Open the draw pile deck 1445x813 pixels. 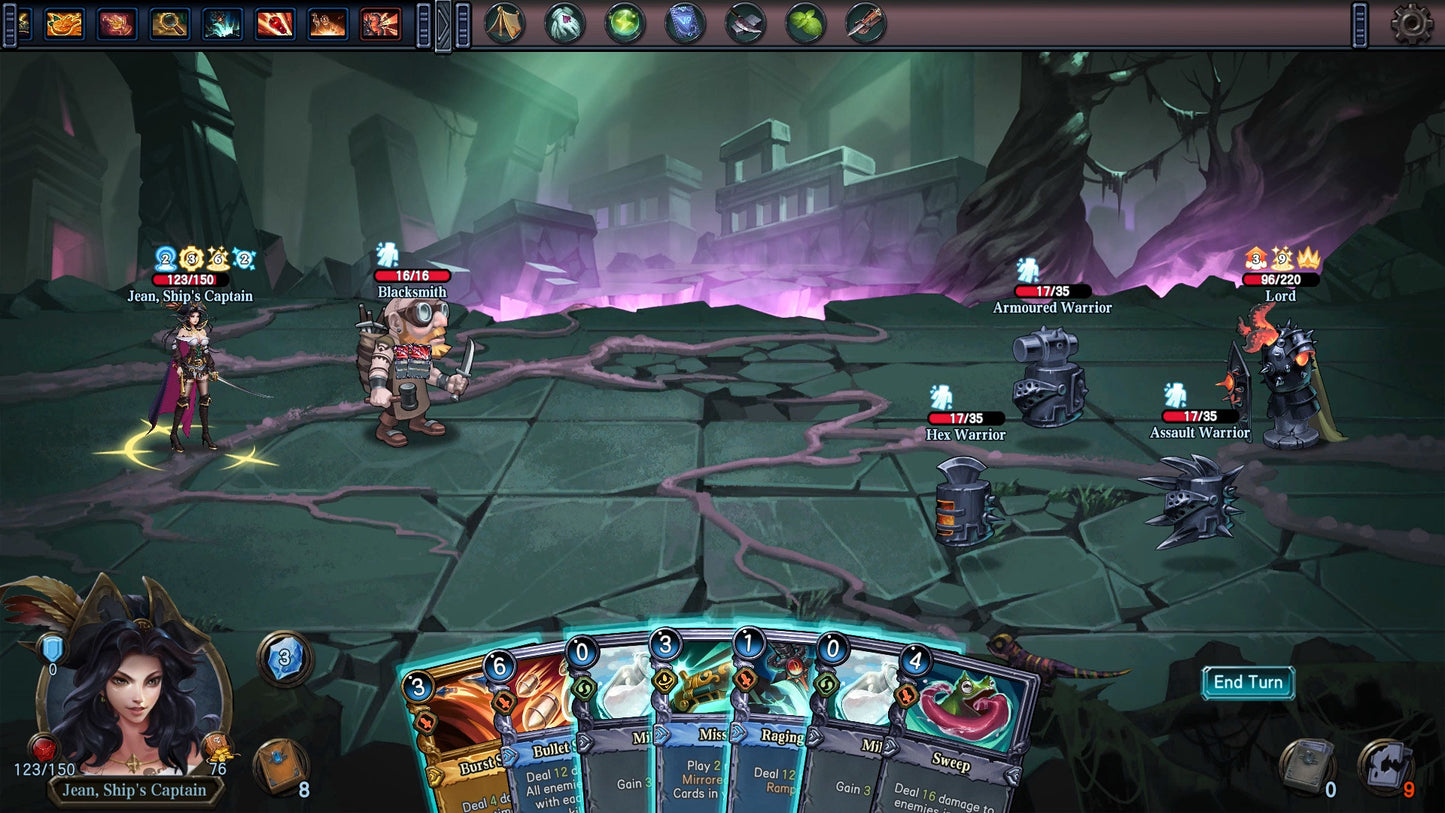tap(282, 767)
